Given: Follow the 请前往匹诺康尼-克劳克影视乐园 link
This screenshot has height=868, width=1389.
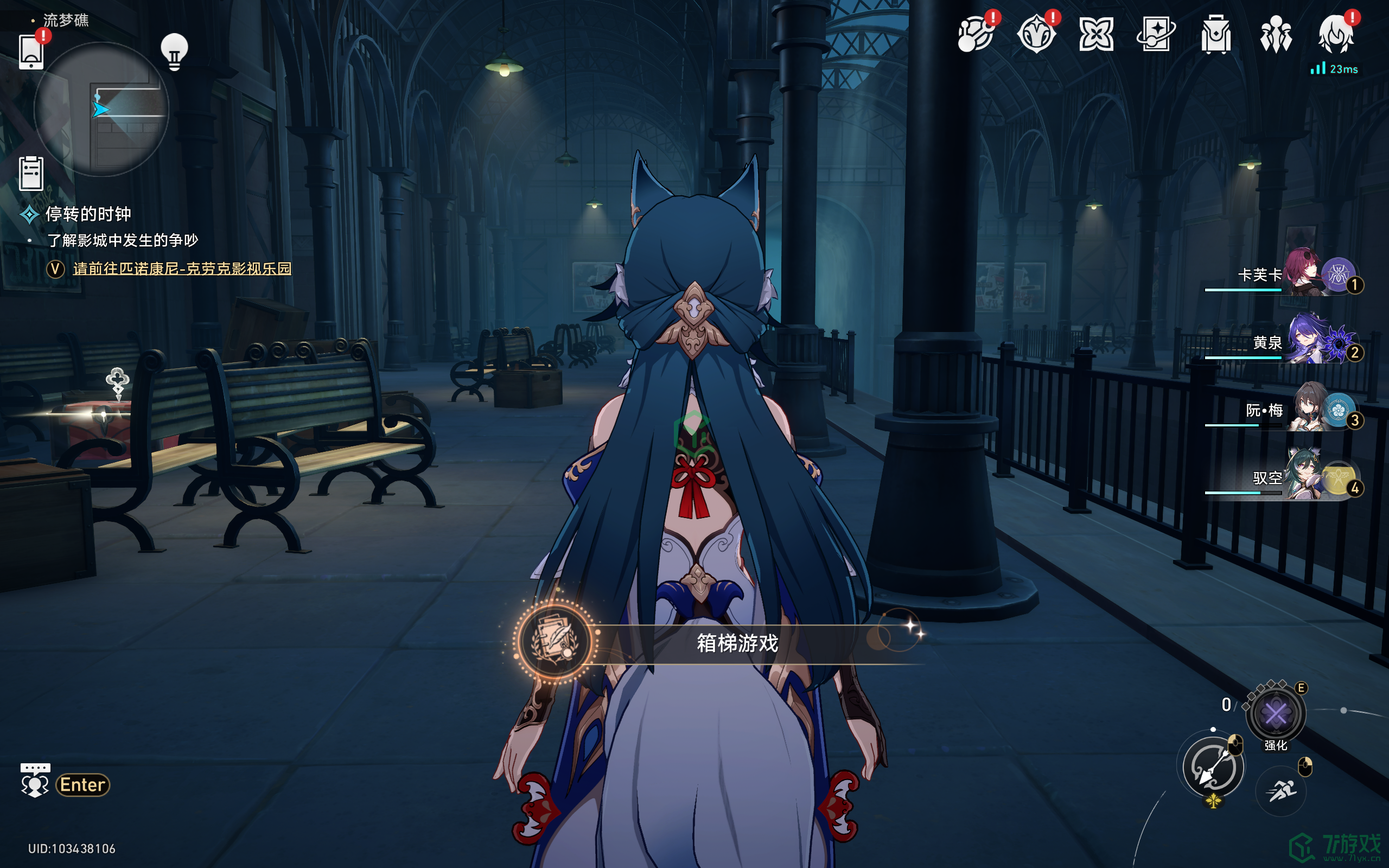Looking at the screenshot, I should click(x=182, y=269).
